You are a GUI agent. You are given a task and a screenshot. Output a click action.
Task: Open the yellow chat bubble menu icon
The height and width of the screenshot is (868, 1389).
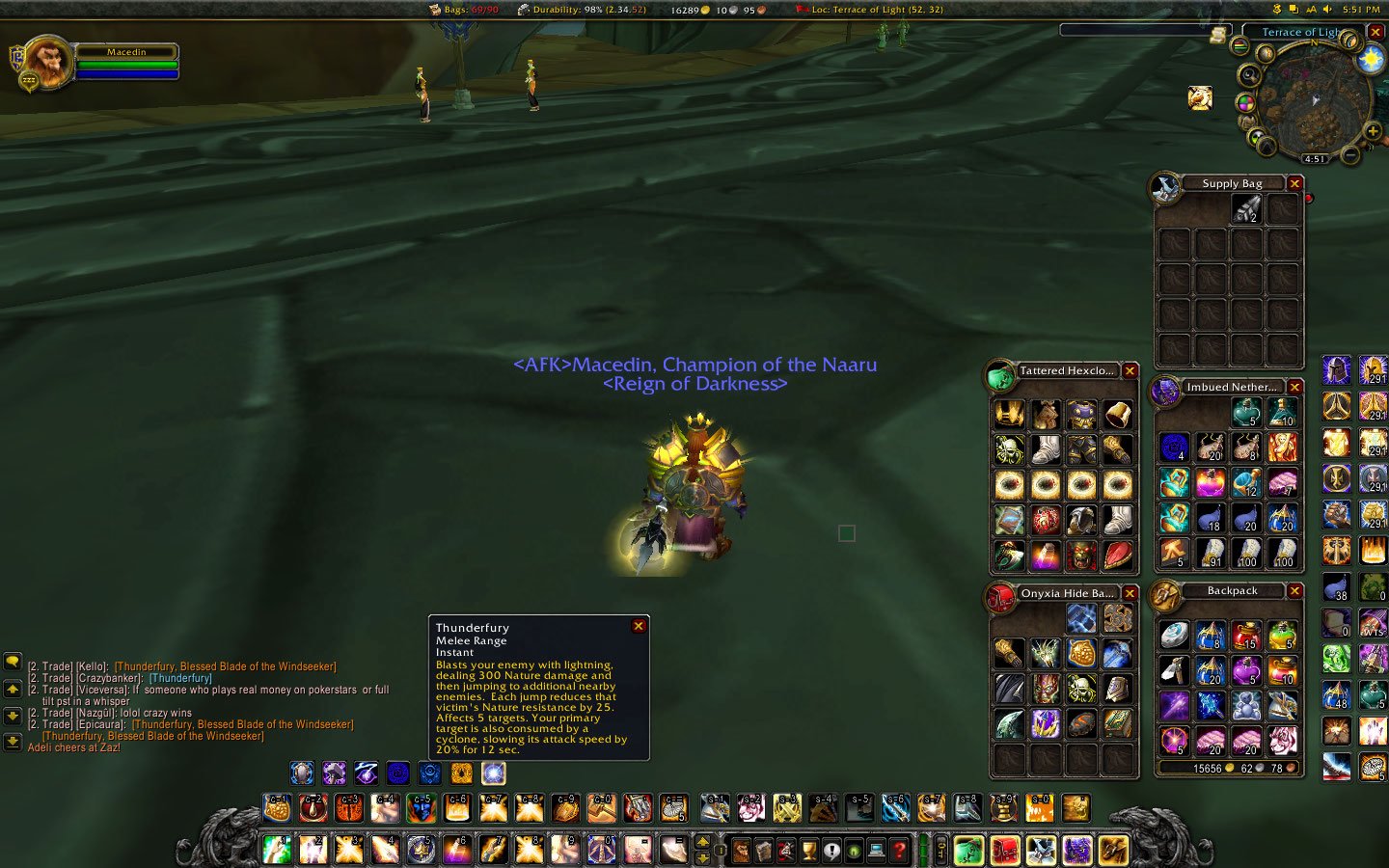[13, 663]
